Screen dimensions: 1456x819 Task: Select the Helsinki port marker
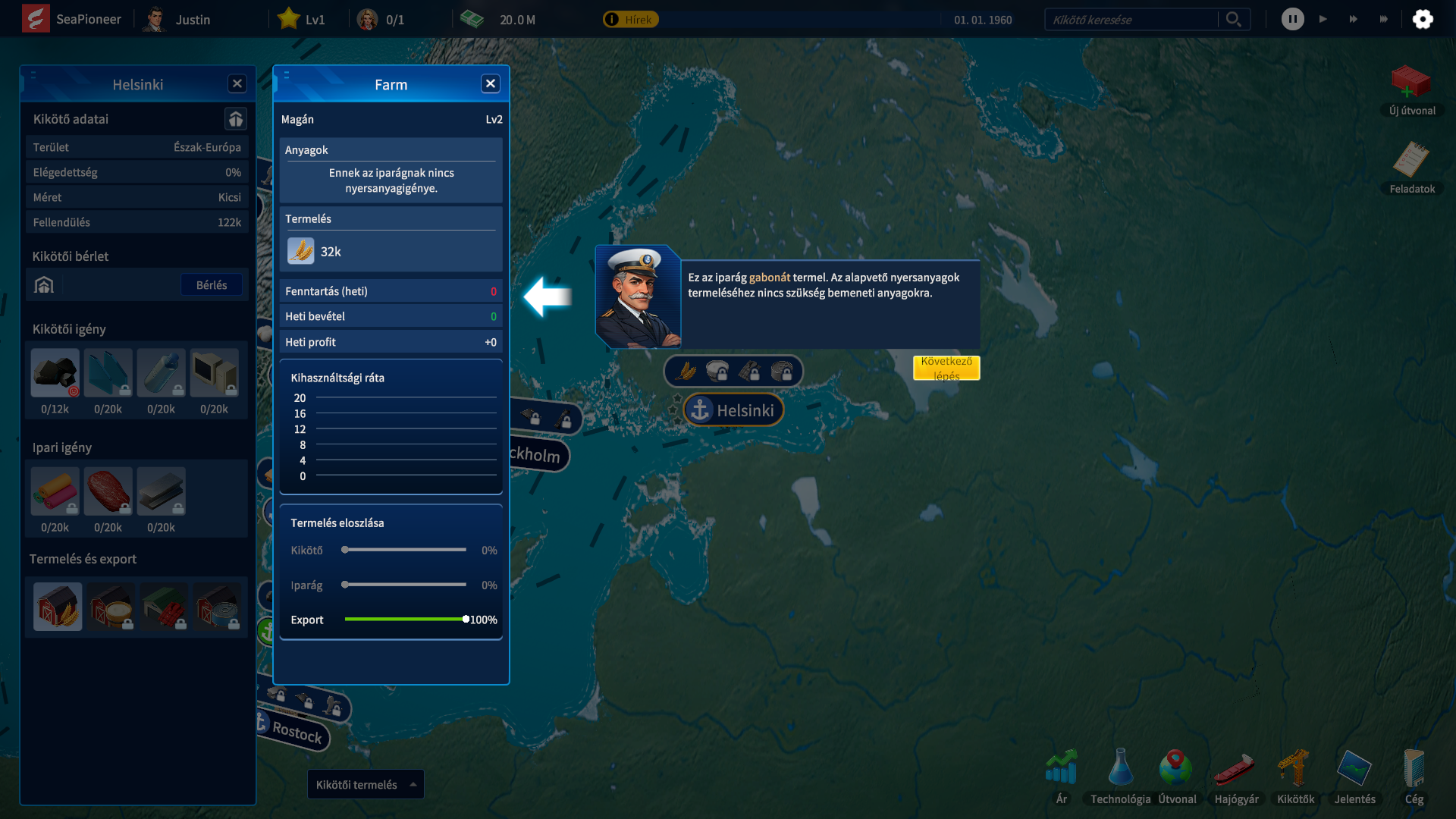pos(733,410)
